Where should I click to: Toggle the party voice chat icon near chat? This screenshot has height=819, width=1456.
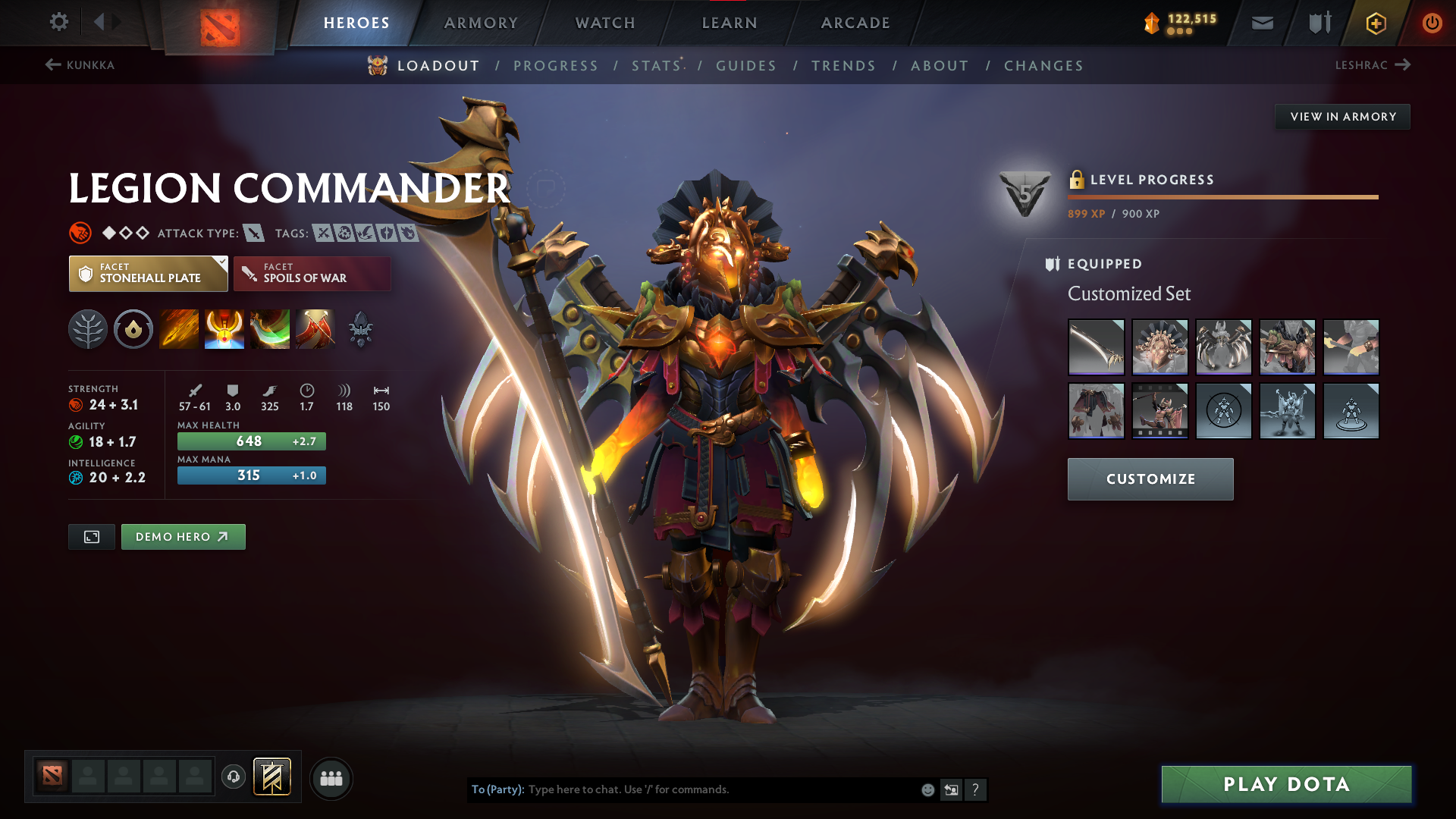tap(234, 778)
